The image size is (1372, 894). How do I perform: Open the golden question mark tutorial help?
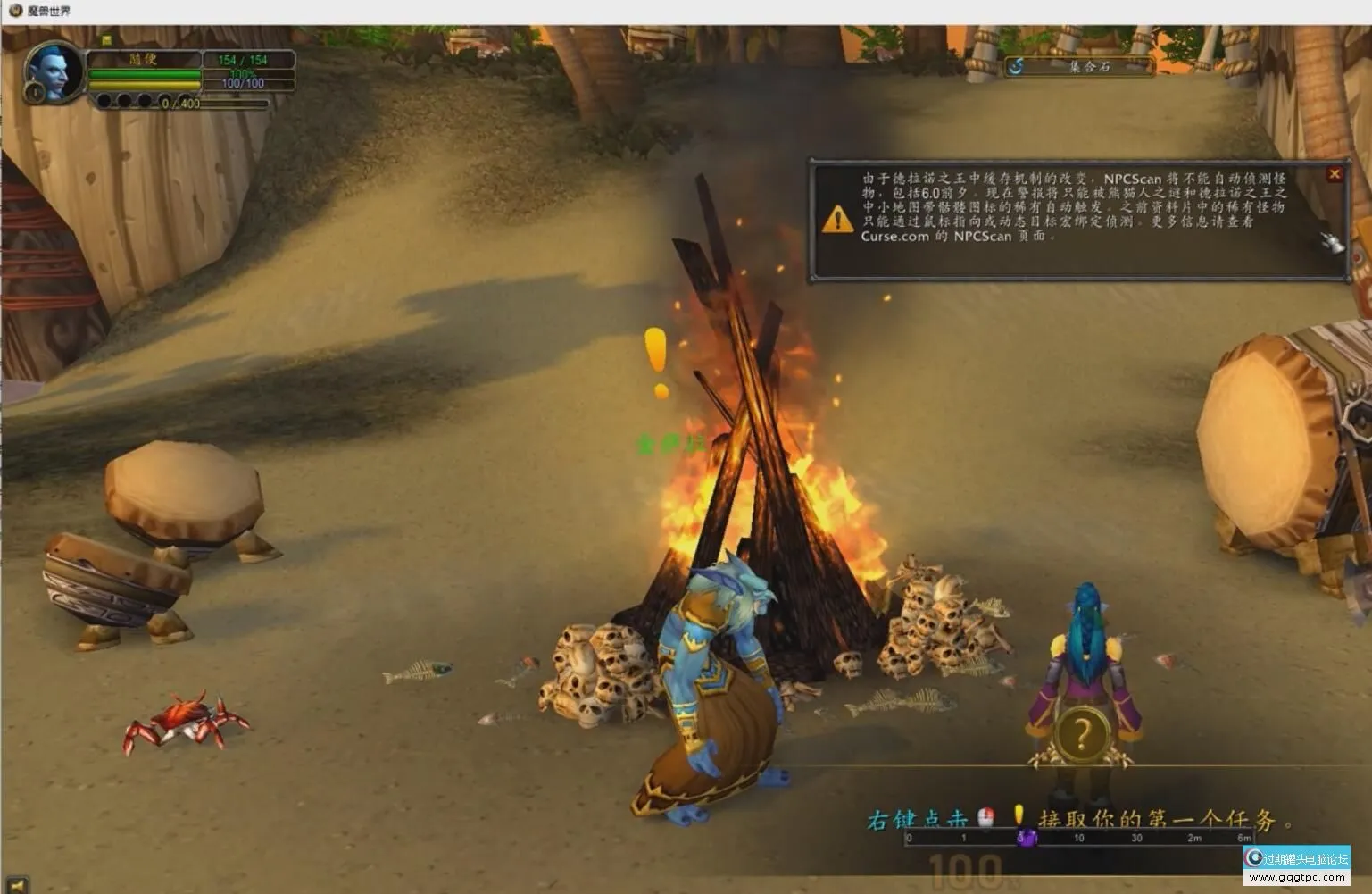(x=1082, y=735)
